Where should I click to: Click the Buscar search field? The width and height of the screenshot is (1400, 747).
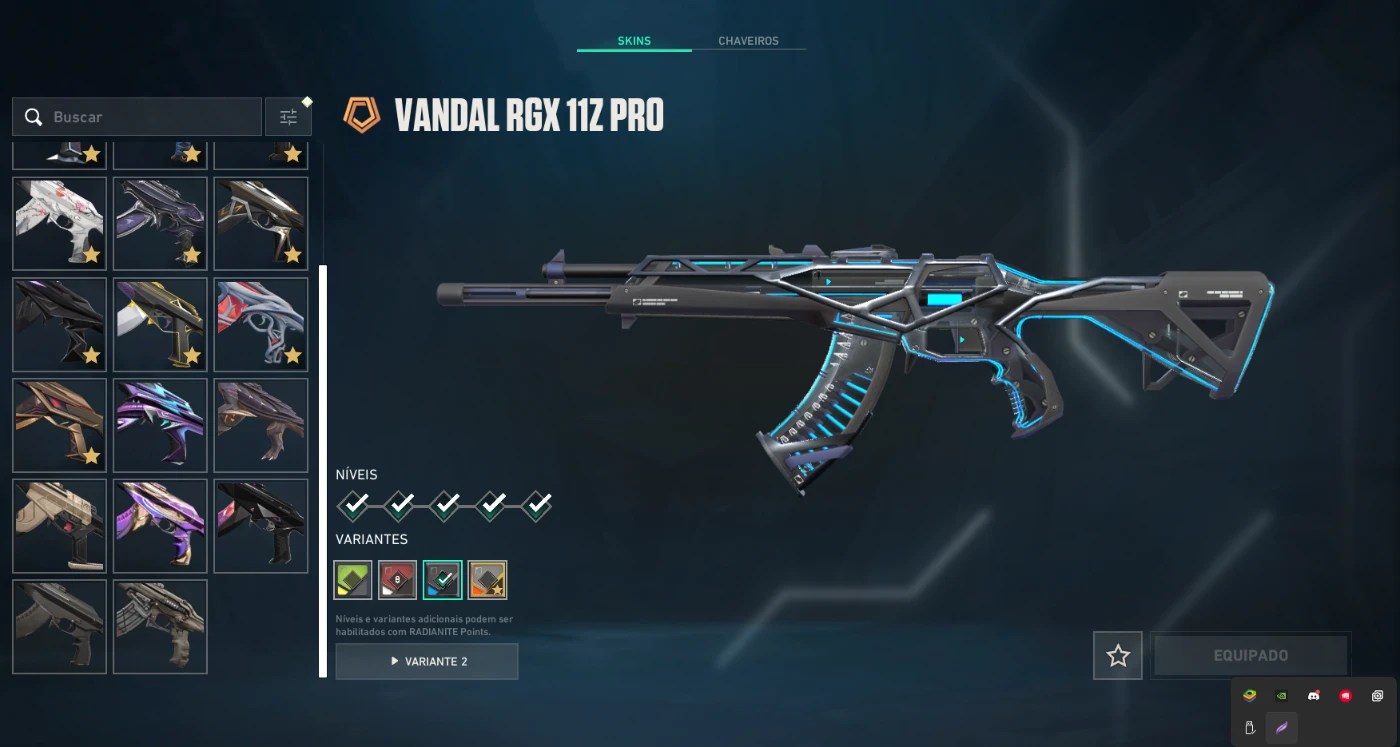pos(150,117)
